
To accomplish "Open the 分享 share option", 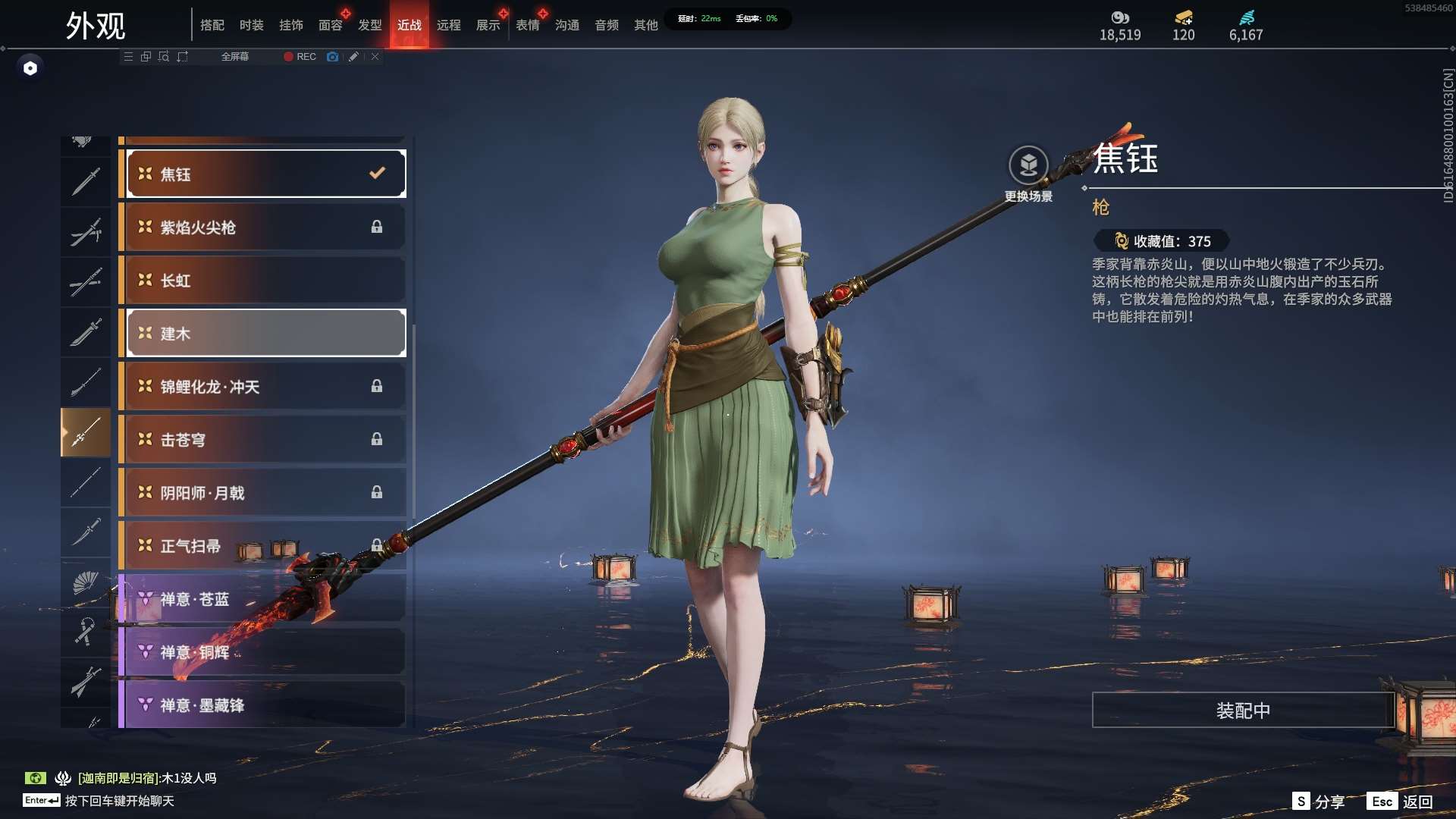I will 1319,802.
